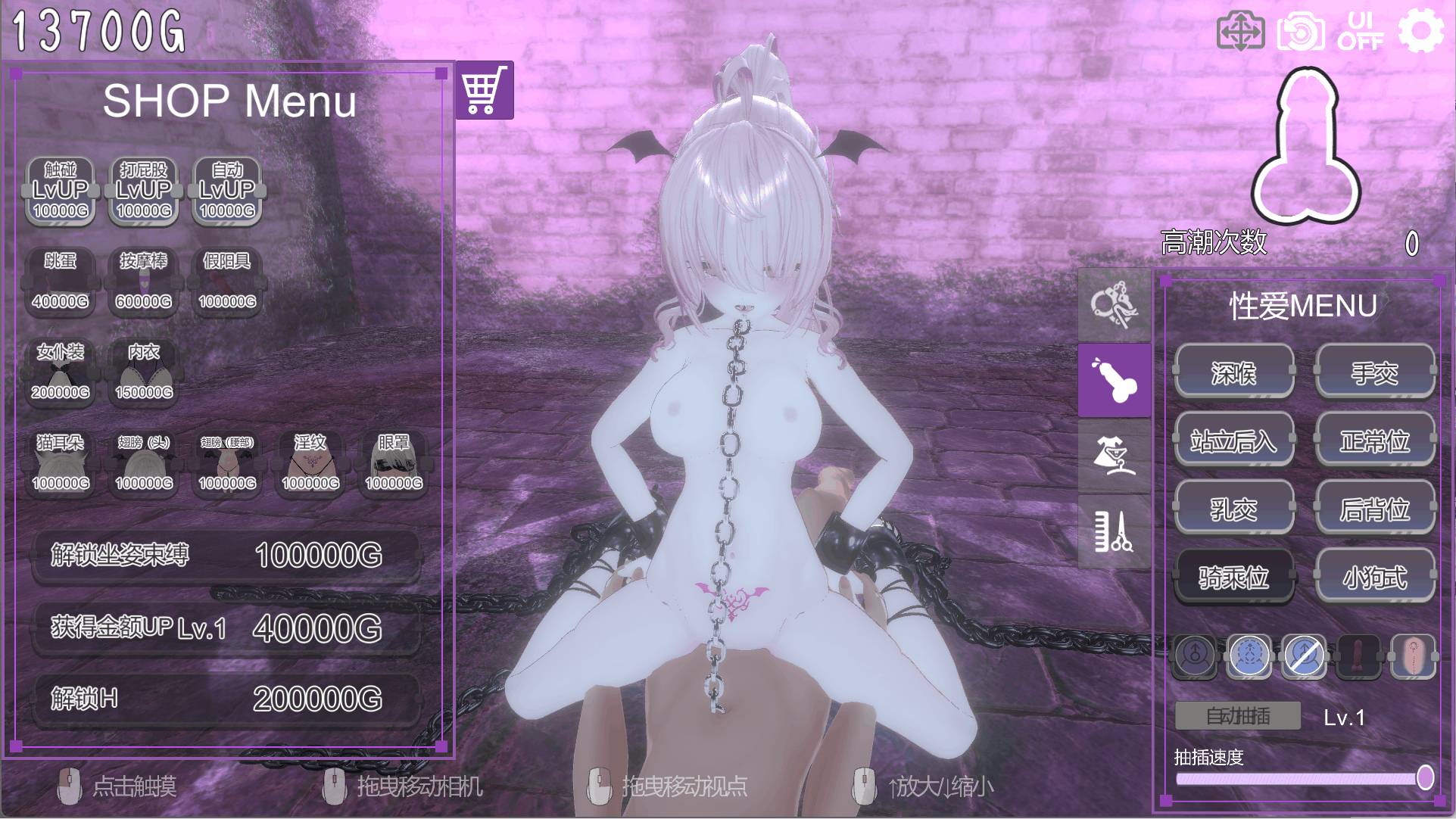Open the clothing dress tab

(x=1114, y=456)
